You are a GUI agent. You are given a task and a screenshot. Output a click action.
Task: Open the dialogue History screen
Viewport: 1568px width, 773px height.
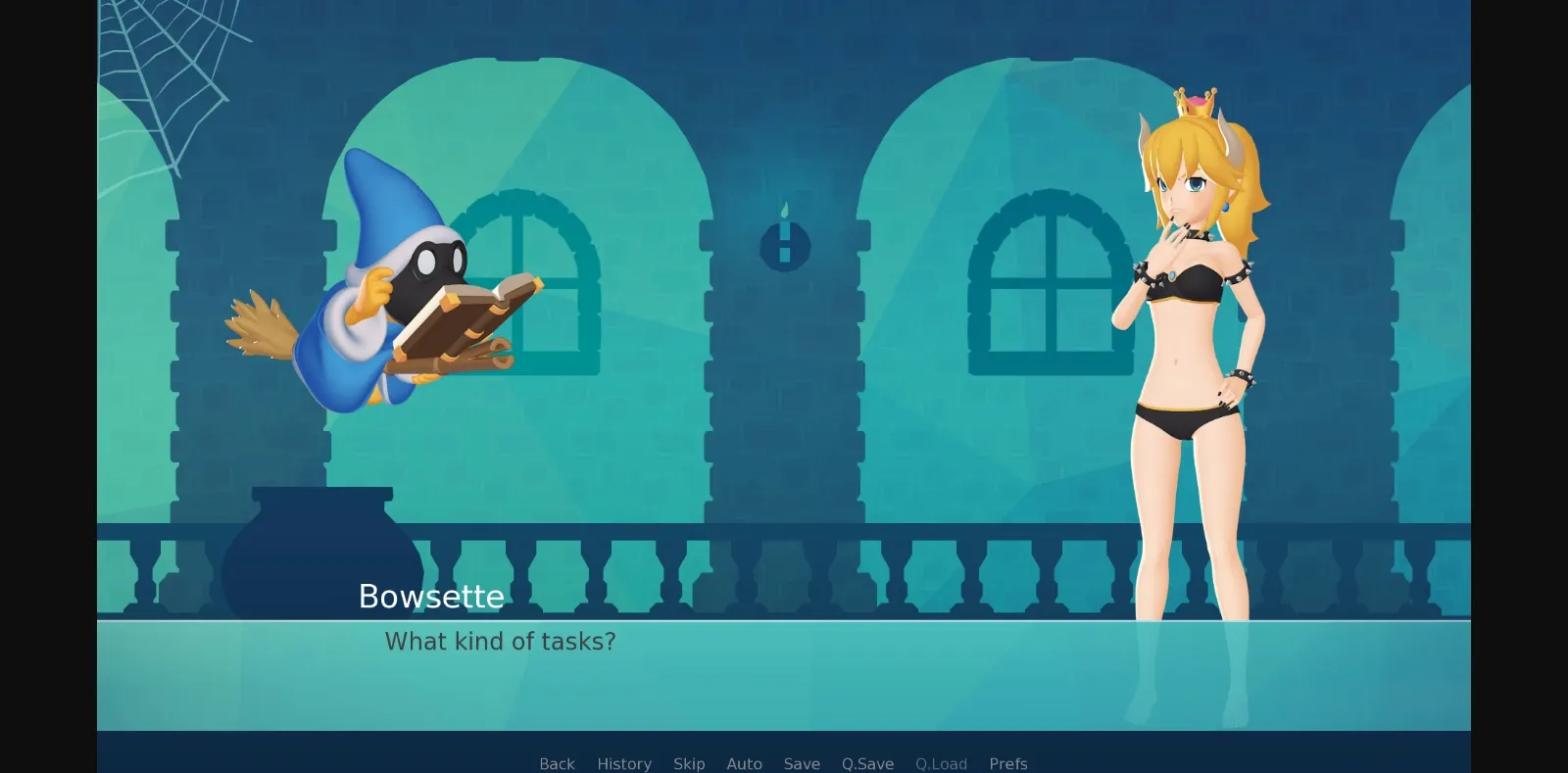(x=624, y=763)
